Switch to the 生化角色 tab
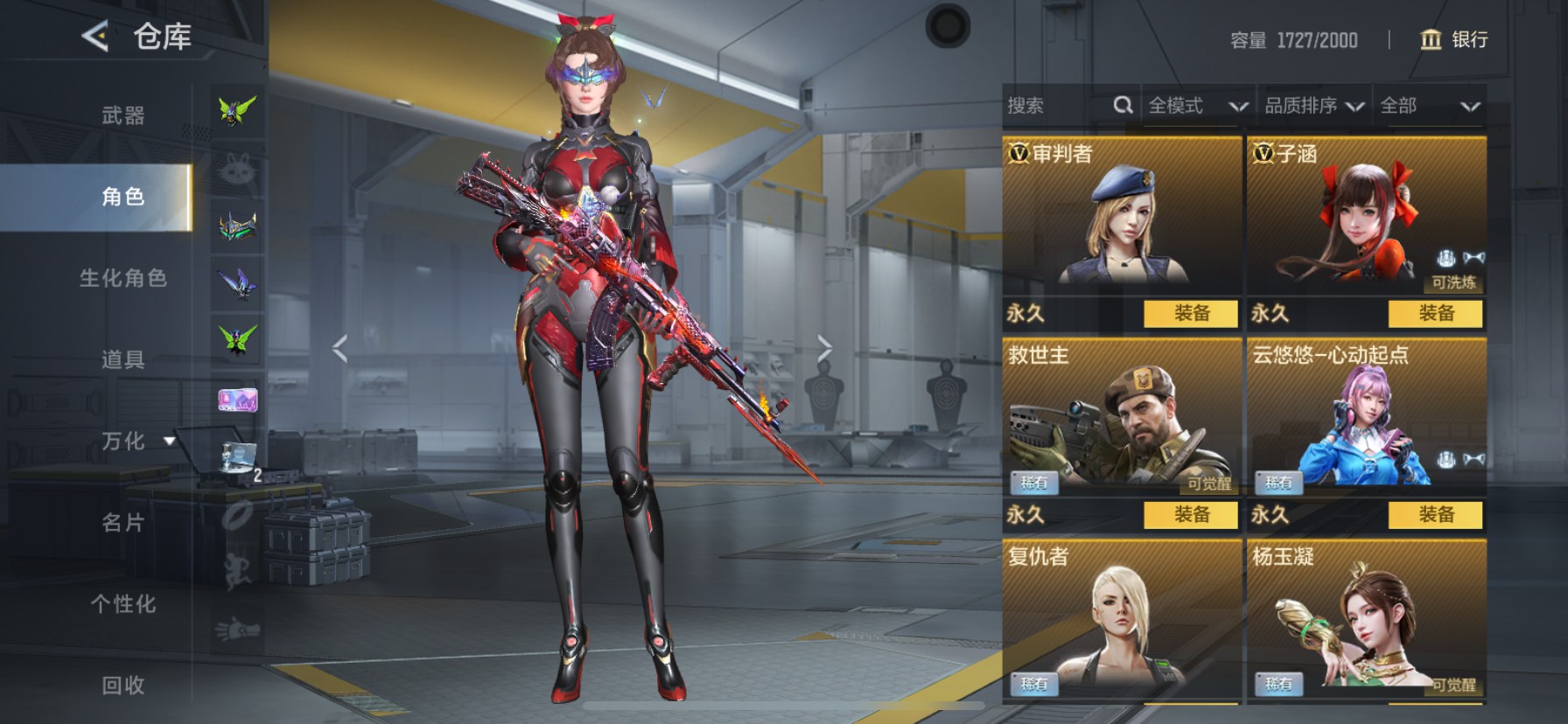The height and width of the screenshot is (724, 1568). click(123, 278)
